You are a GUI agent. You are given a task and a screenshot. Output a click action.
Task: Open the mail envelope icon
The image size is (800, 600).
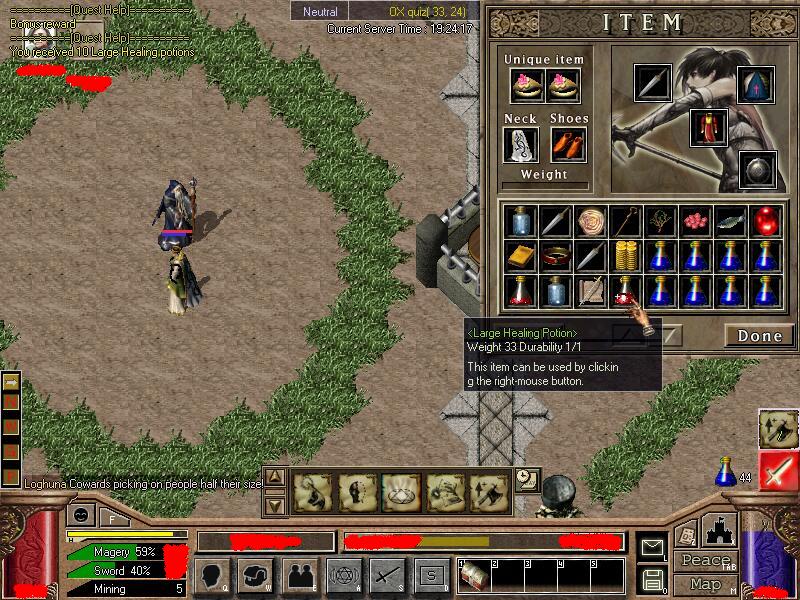pyautogui.click(x=653, y=548)
